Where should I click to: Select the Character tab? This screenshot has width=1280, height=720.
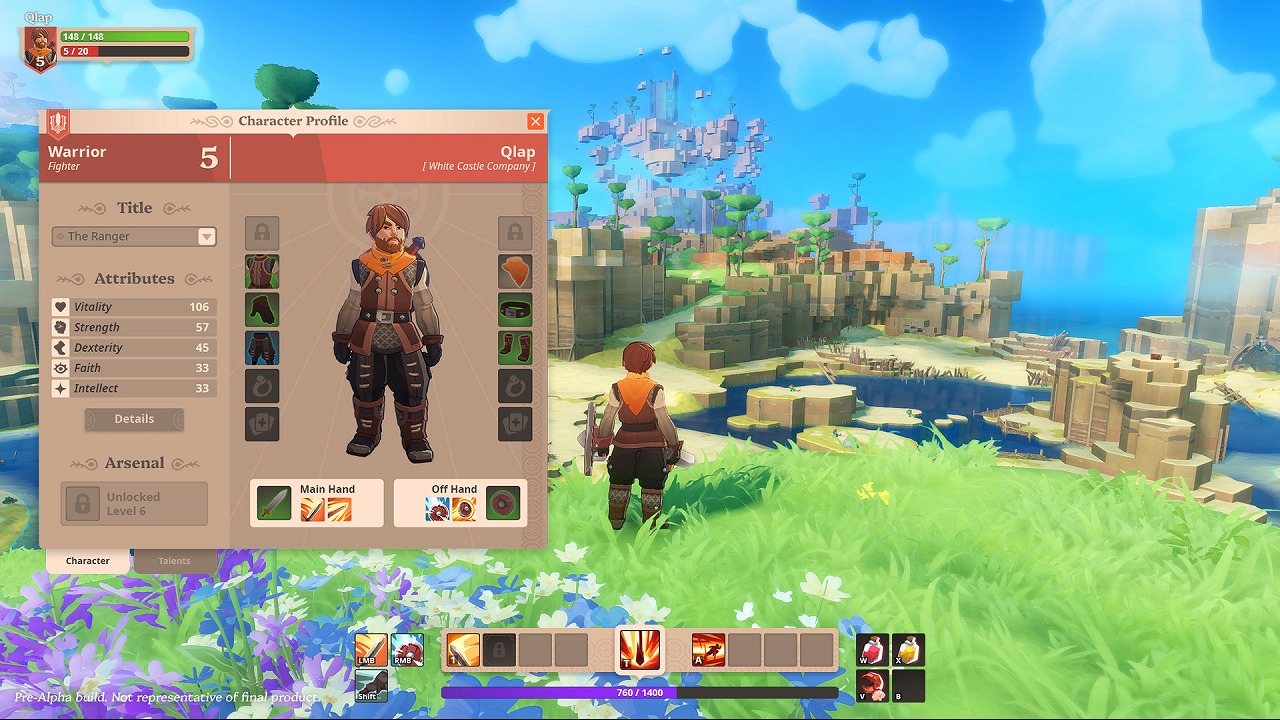click(88, 561)
